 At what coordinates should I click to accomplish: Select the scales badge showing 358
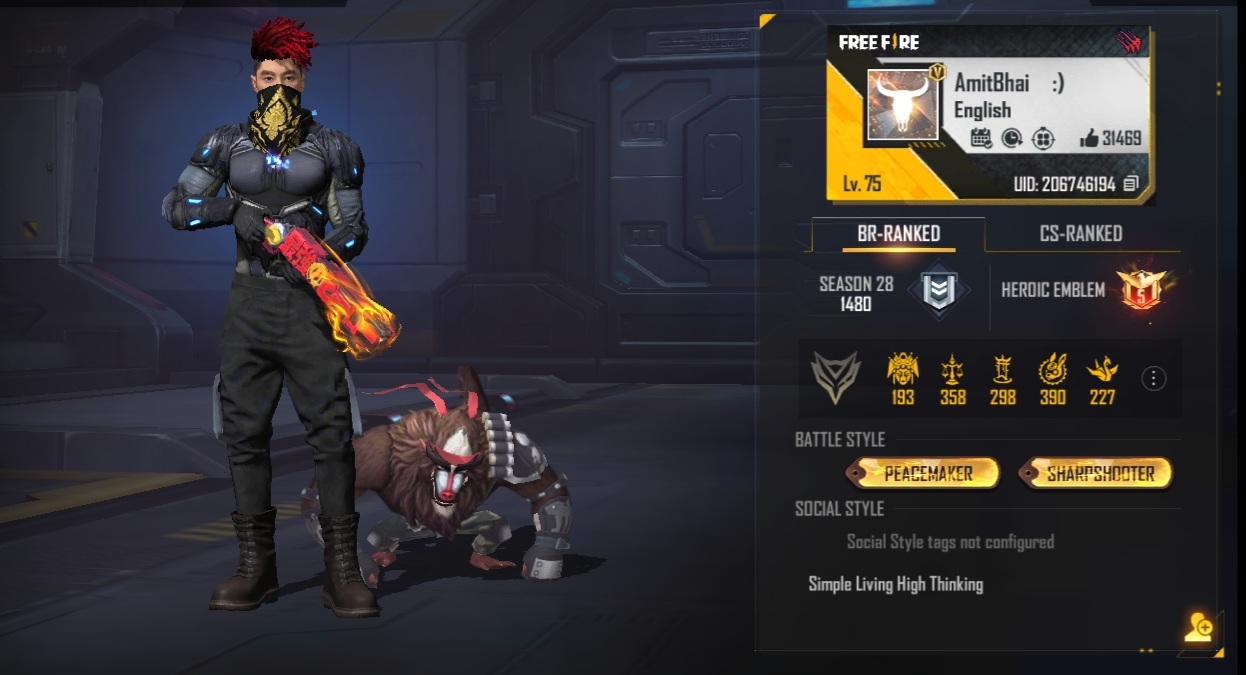(952, 372)
